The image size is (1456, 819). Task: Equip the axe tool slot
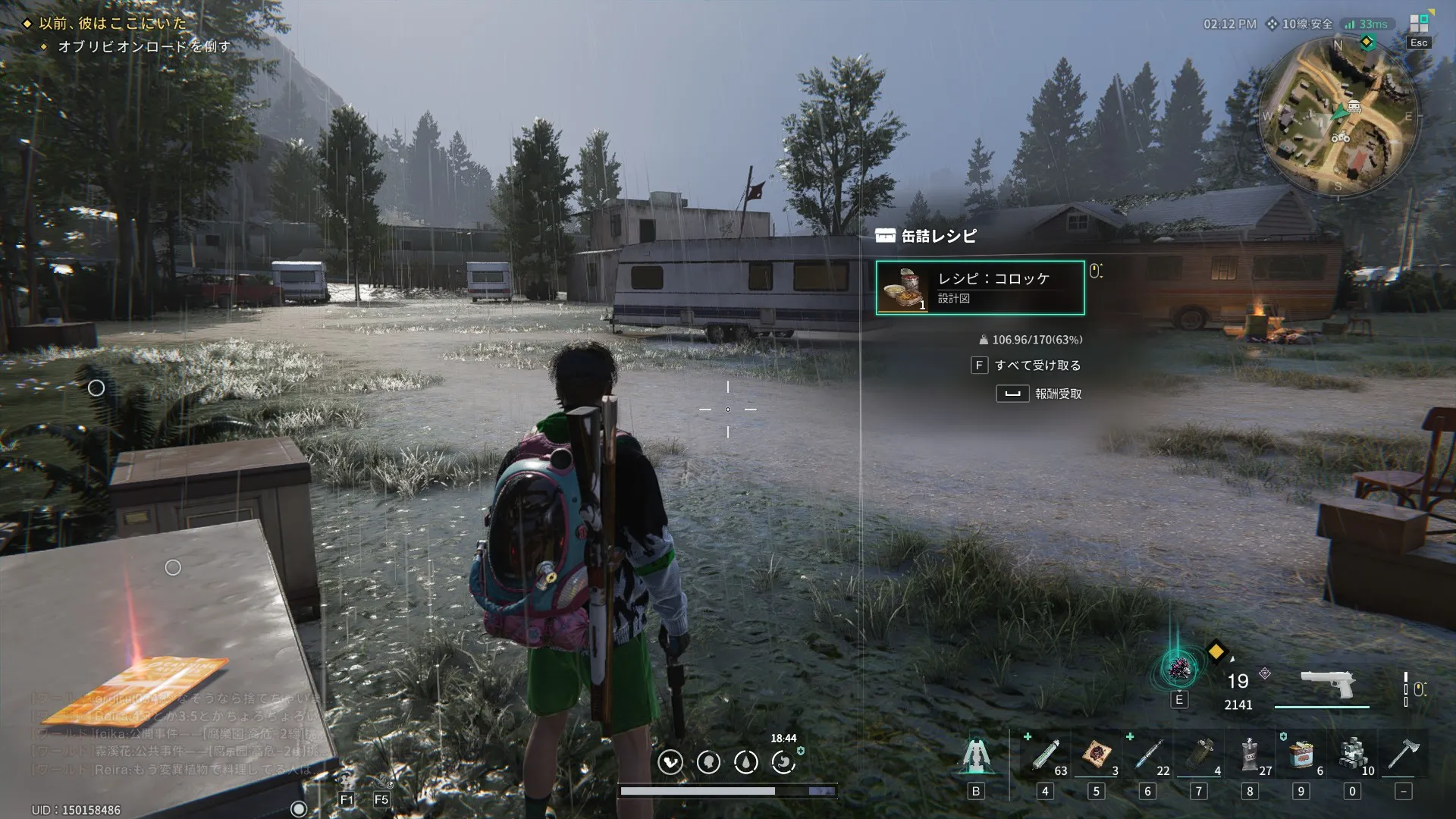pyautogui.click(x=1403, y=755)
